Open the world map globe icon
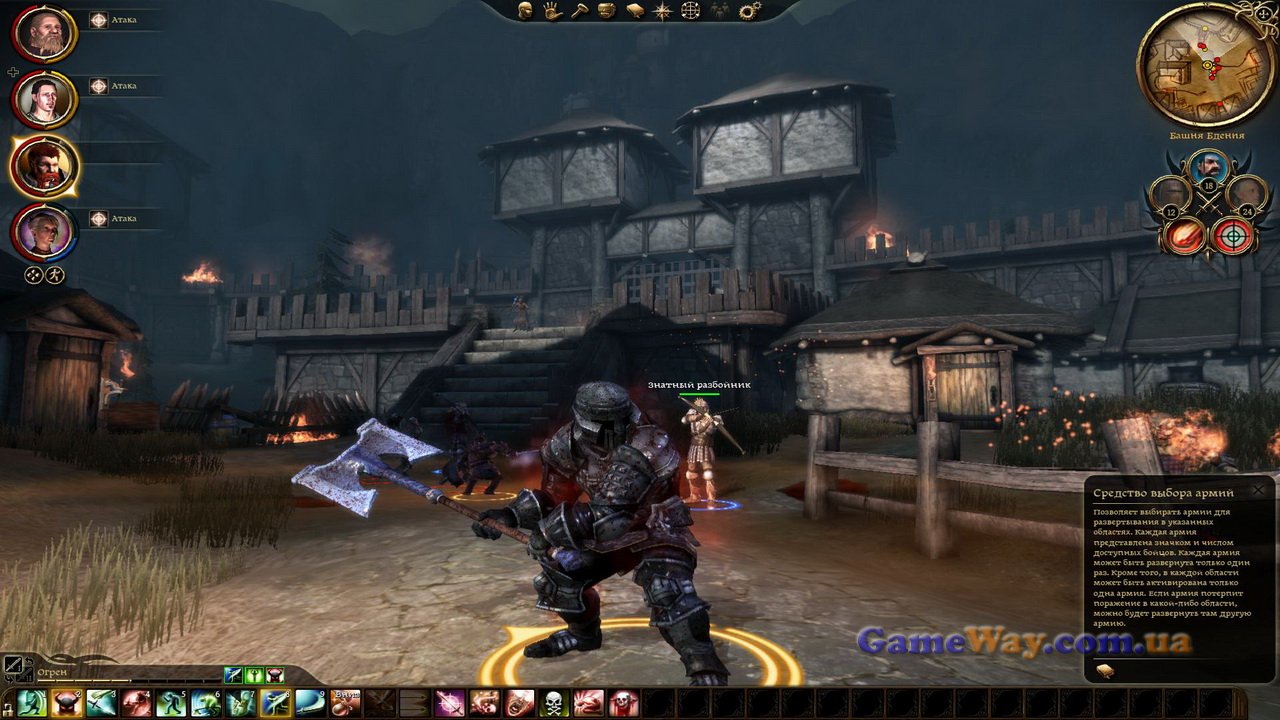The width and height of the screenshot is (1280, 720). click(x=690, y=11)
